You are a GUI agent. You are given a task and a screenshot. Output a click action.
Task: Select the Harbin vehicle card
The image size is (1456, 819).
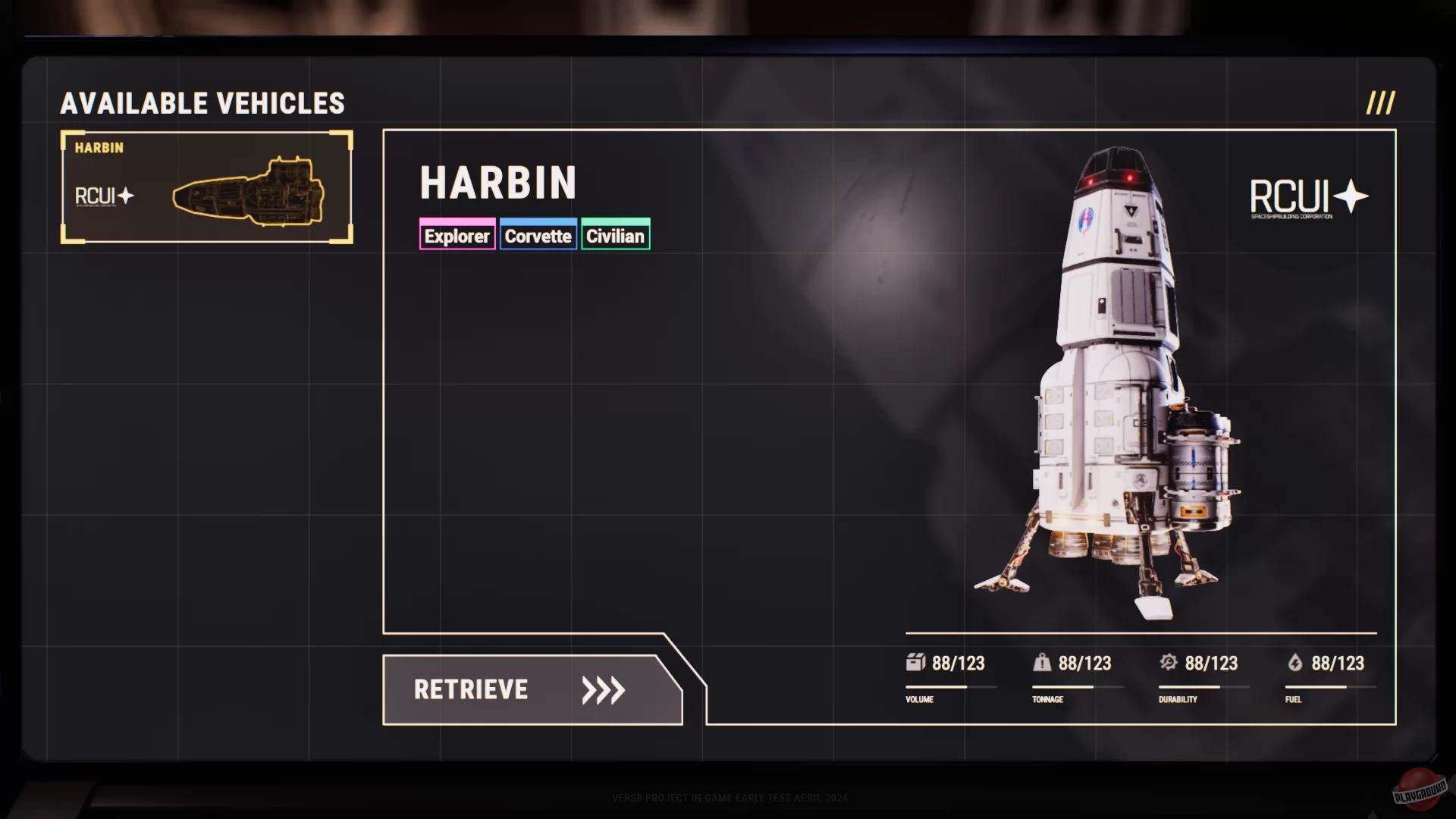tap(206, 187)
